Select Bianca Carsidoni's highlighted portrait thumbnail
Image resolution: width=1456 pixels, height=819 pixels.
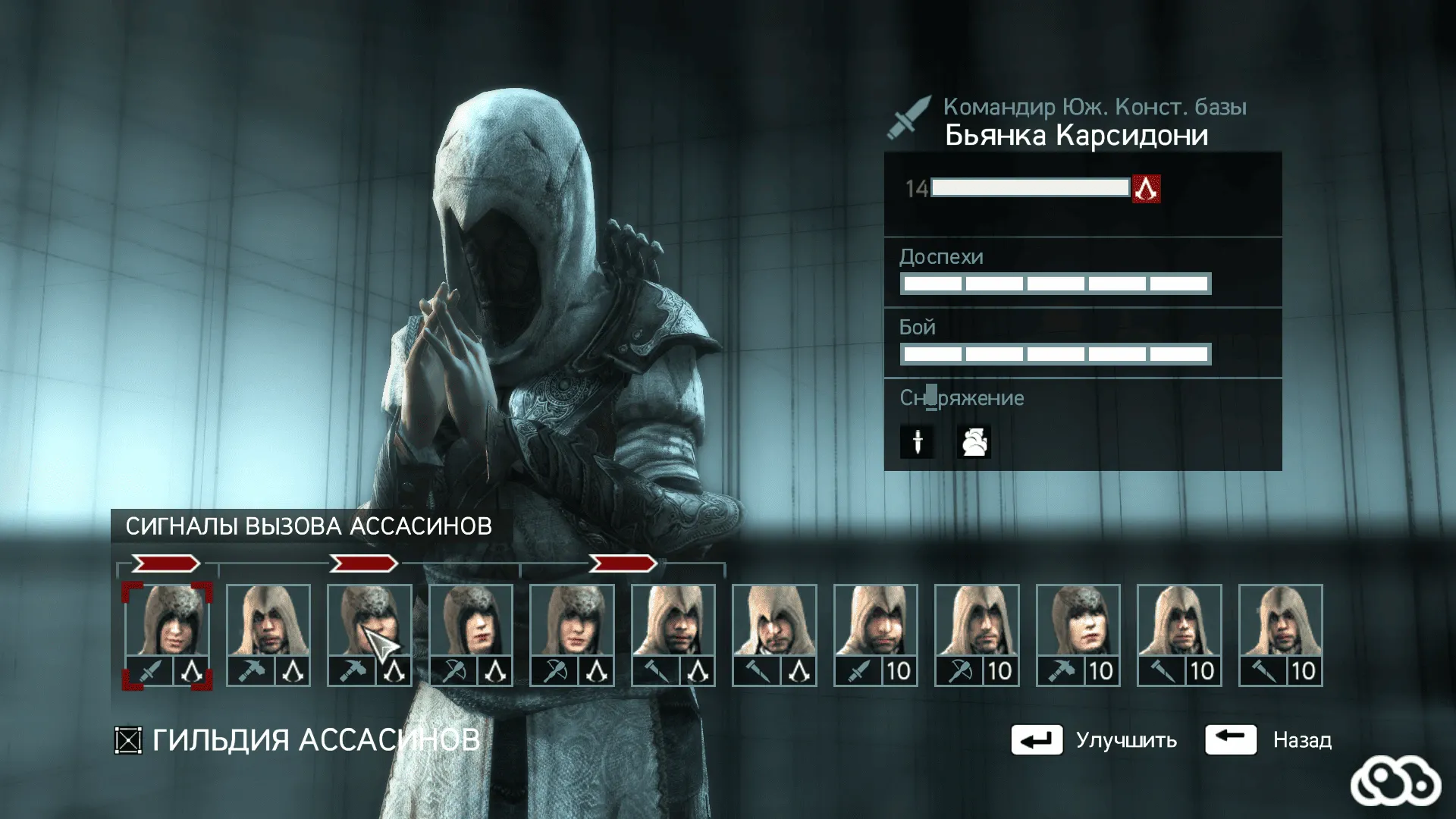click(167, 622)
